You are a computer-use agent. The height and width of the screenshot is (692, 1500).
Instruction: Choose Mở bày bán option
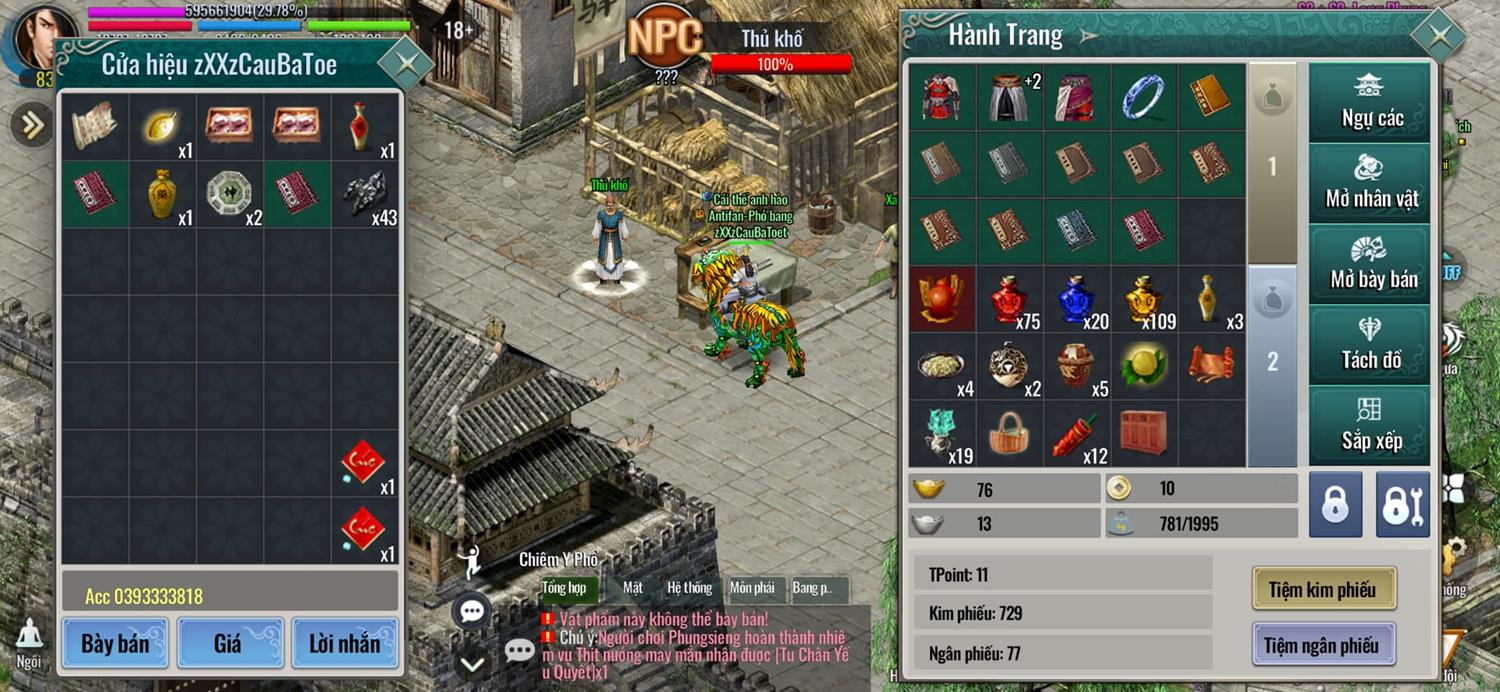click(1371, 264)
